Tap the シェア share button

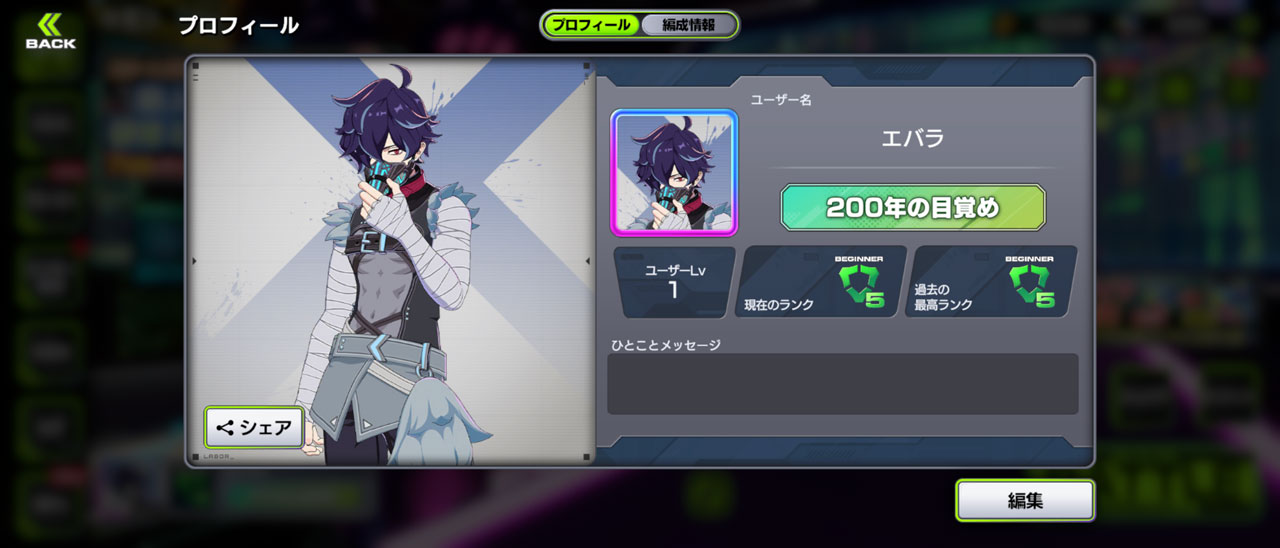pyautogui.click(x=255, y=428)
